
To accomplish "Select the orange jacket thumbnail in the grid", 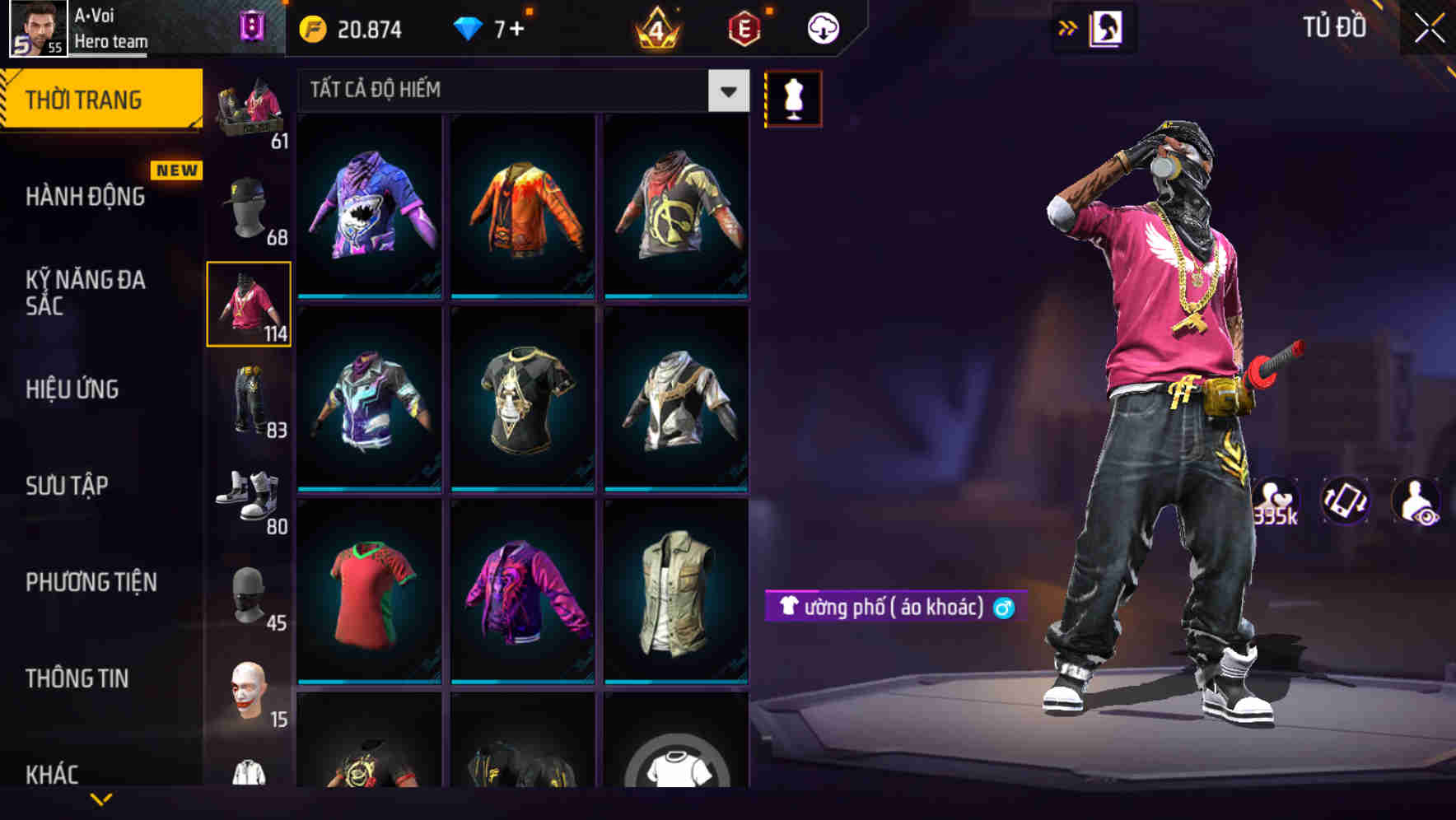I will [522, 206].
